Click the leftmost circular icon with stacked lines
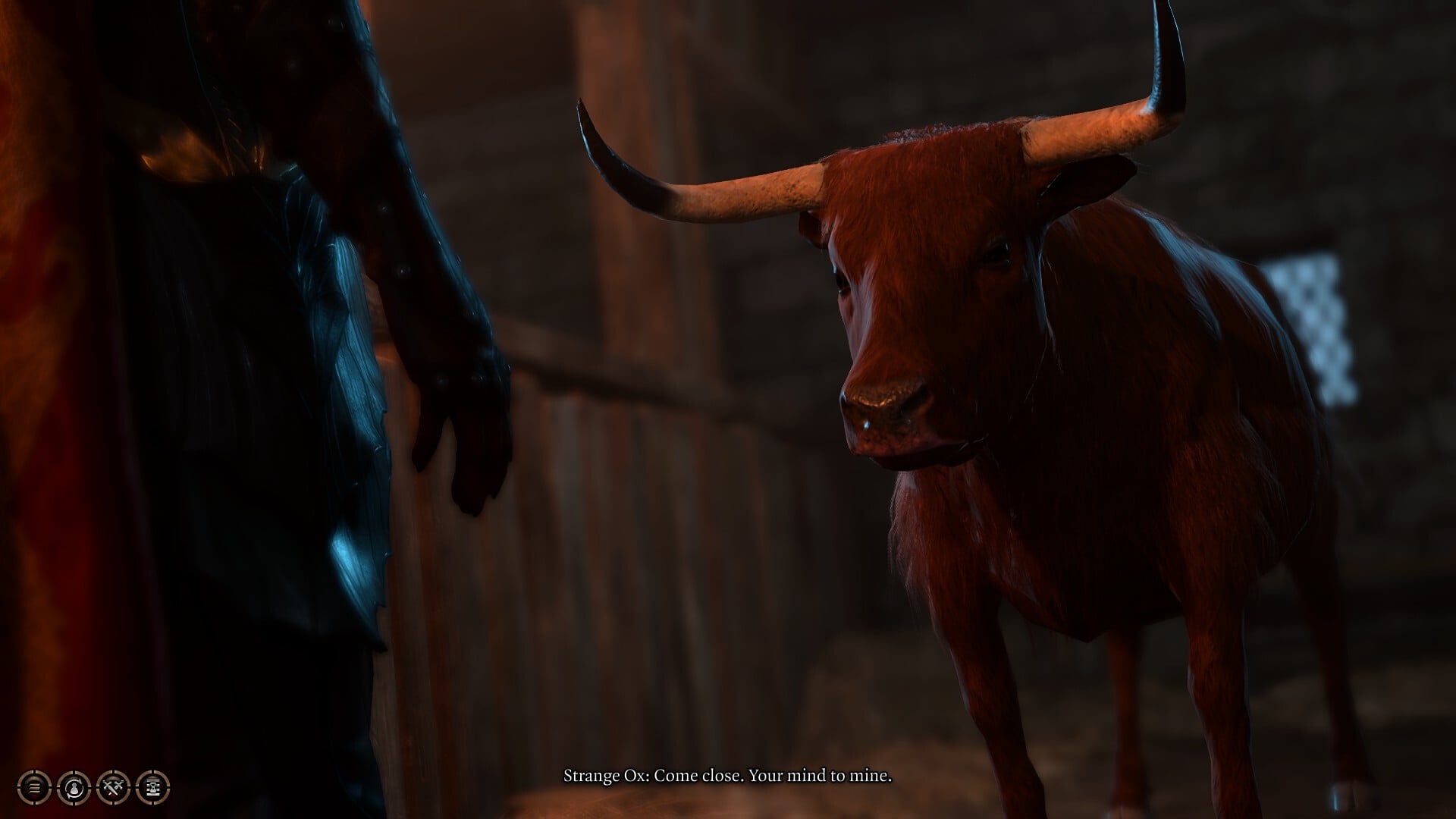1456x819 pixels. (34, 787)
